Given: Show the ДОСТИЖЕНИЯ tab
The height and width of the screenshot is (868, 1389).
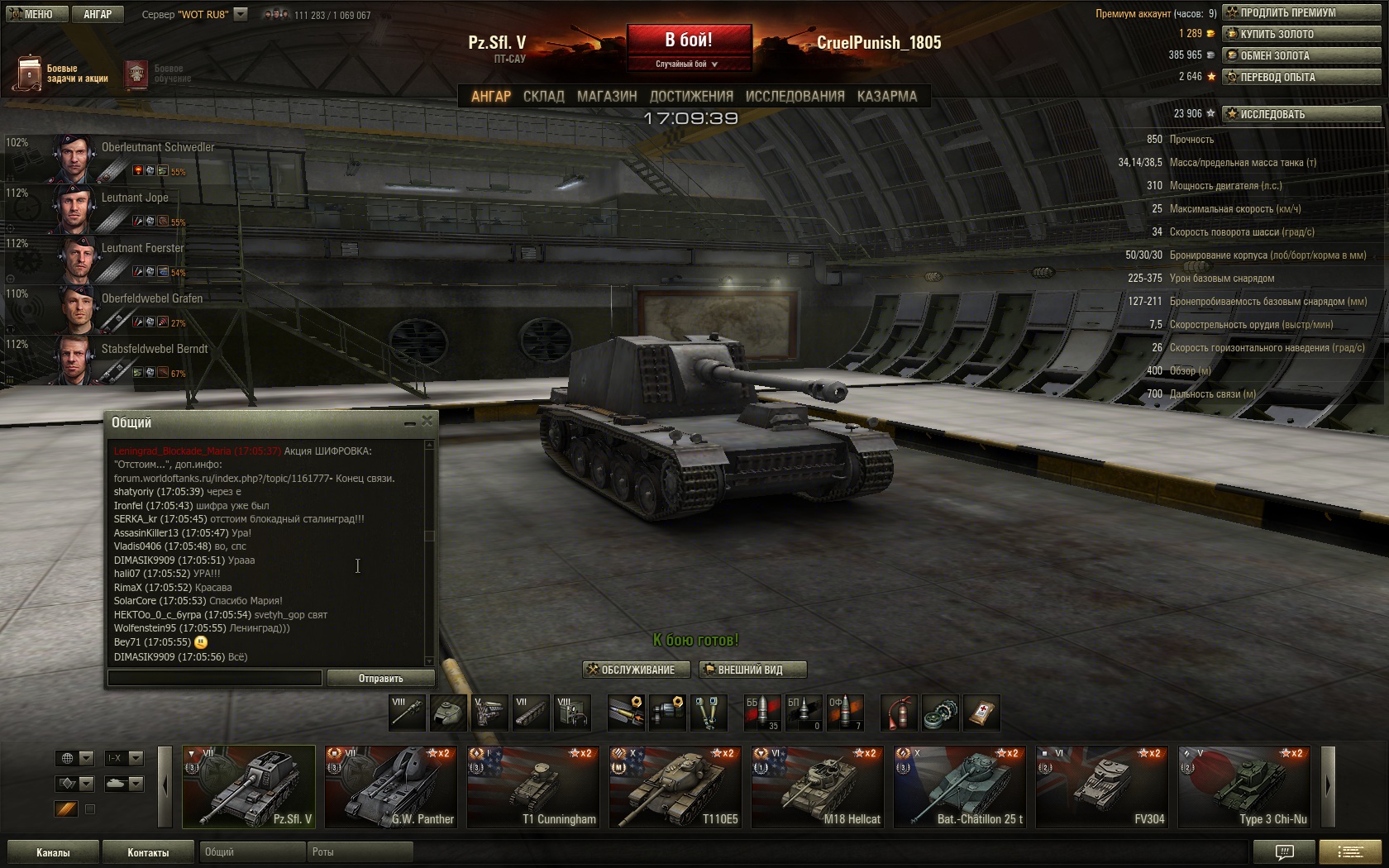Looking at the screenshot, I should (x=691, y=97).
